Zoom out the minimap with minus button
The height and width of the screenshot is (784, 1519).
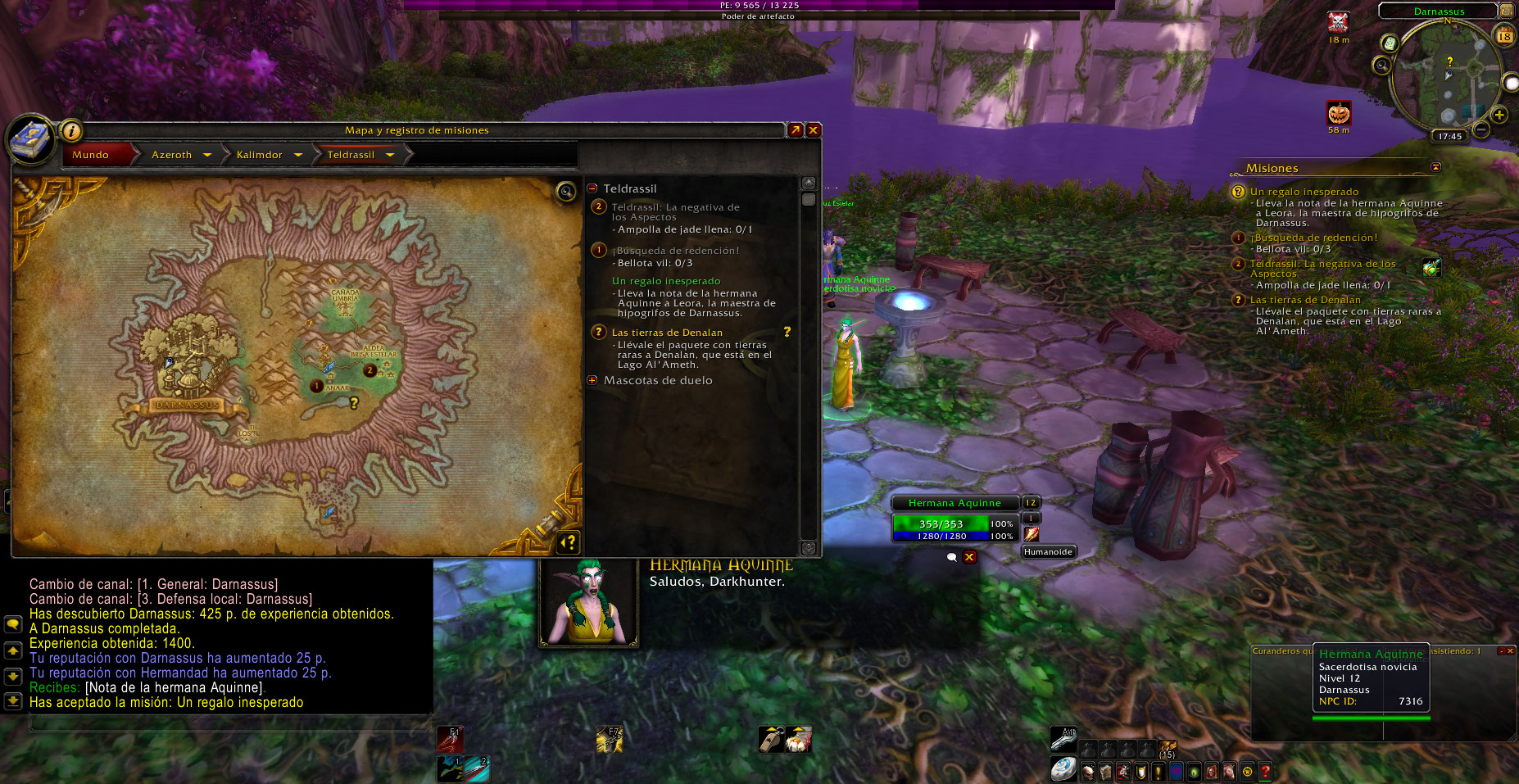click(x=1481, y=129)
